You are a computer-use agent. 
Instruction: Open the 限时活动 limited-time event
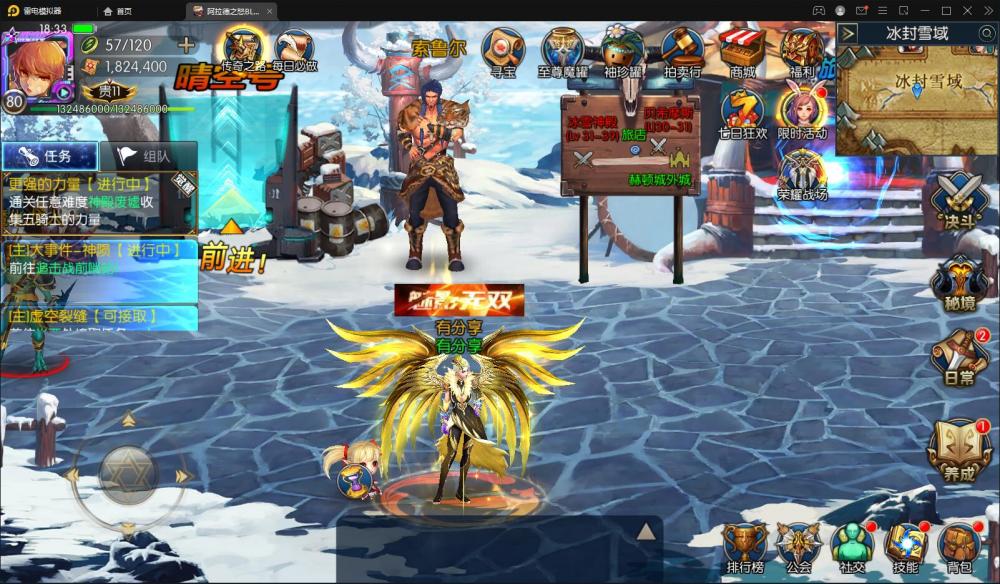coord(802,112)
